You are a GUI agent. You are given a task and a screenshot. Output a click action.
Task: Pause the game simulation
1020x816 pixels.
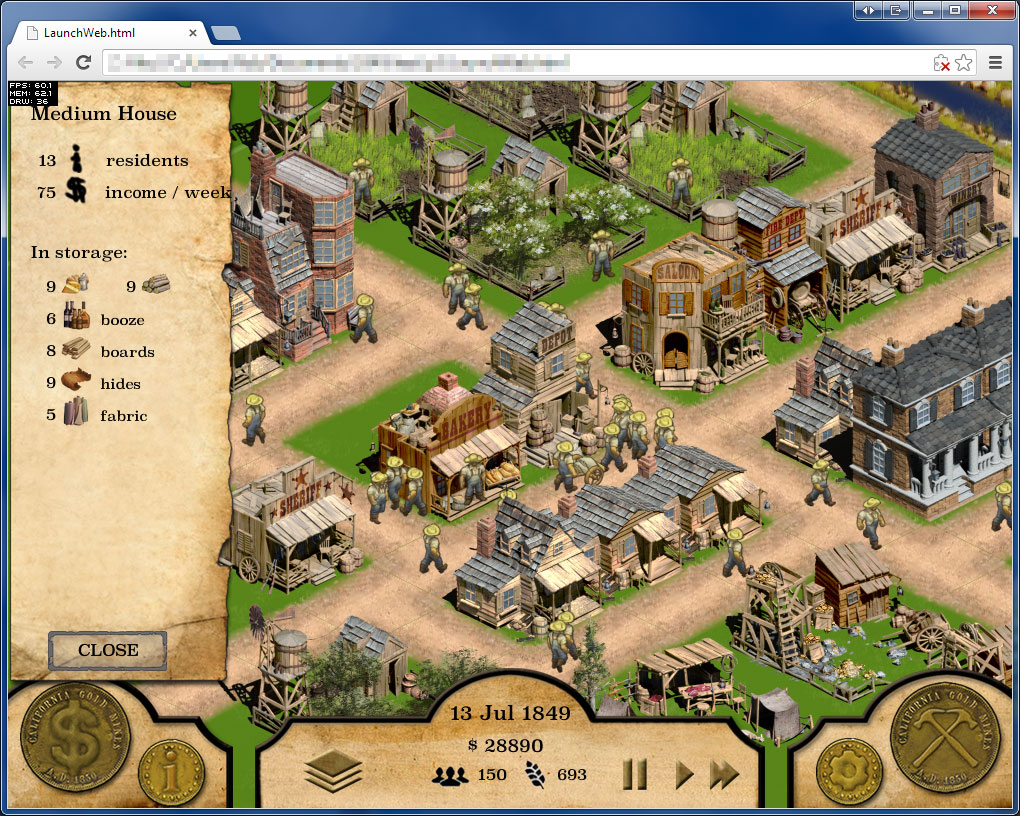(x=635, y=774)
